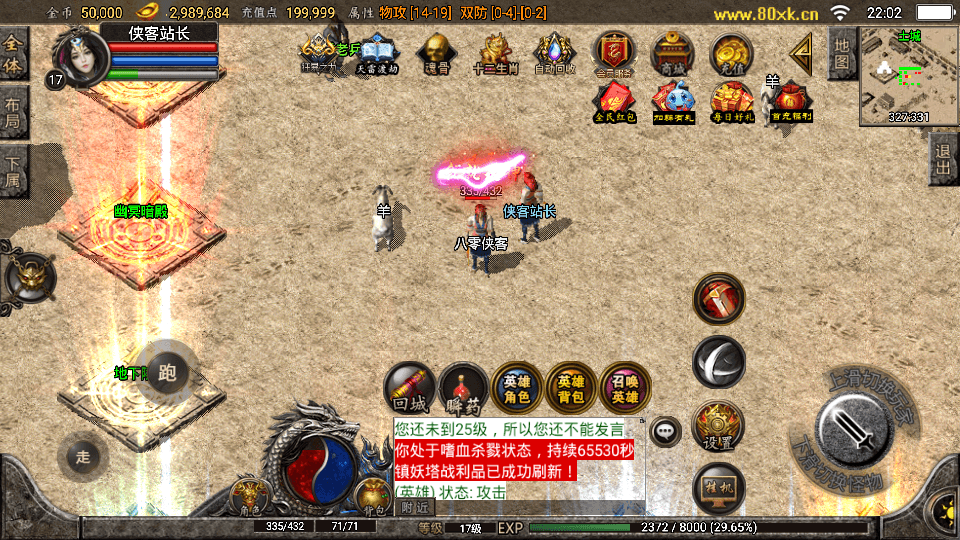The width and height of the screenshot is (960, 540).
Task: Select the 跑 run movement button
Action: pos(166,374)
